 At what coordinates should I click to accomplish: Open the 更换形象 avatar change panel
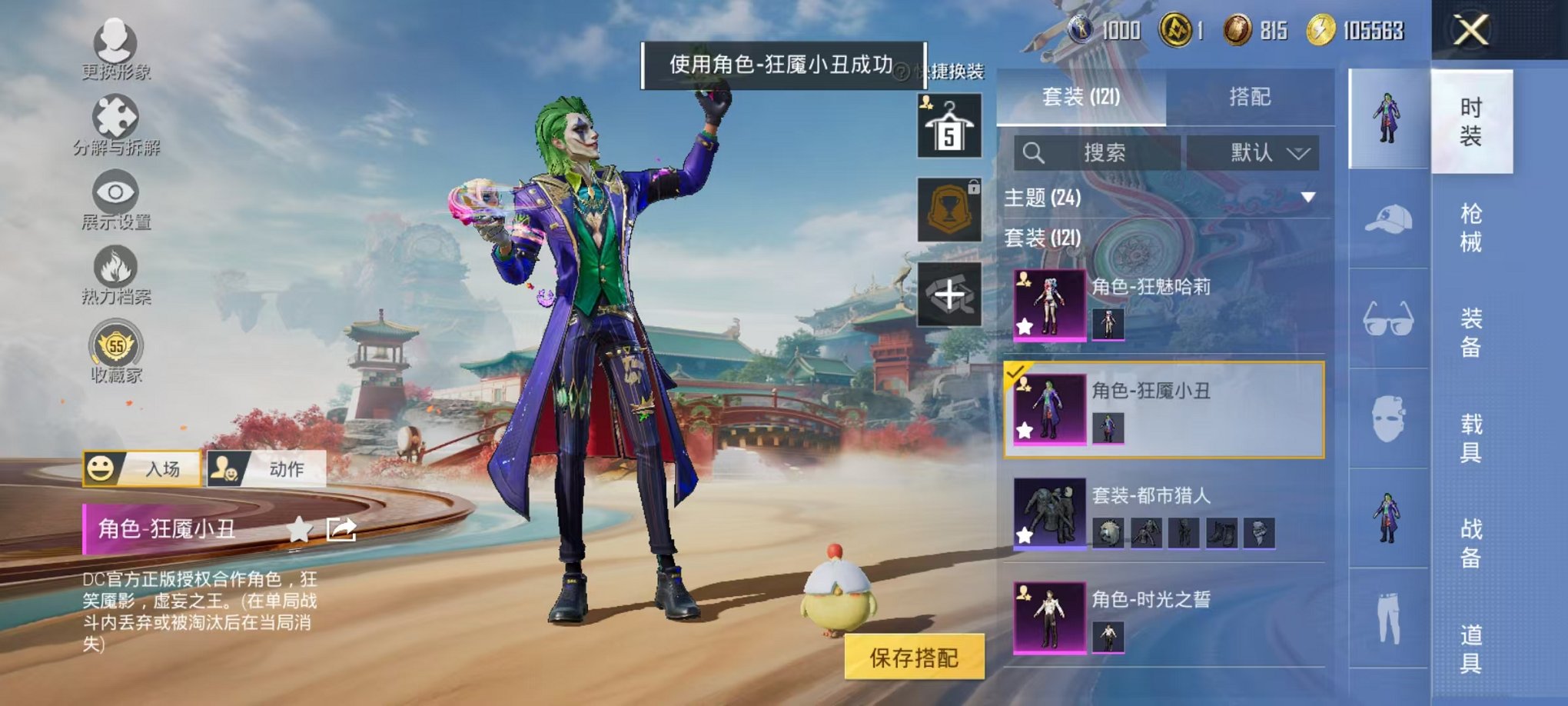click(x=114, y=42)
